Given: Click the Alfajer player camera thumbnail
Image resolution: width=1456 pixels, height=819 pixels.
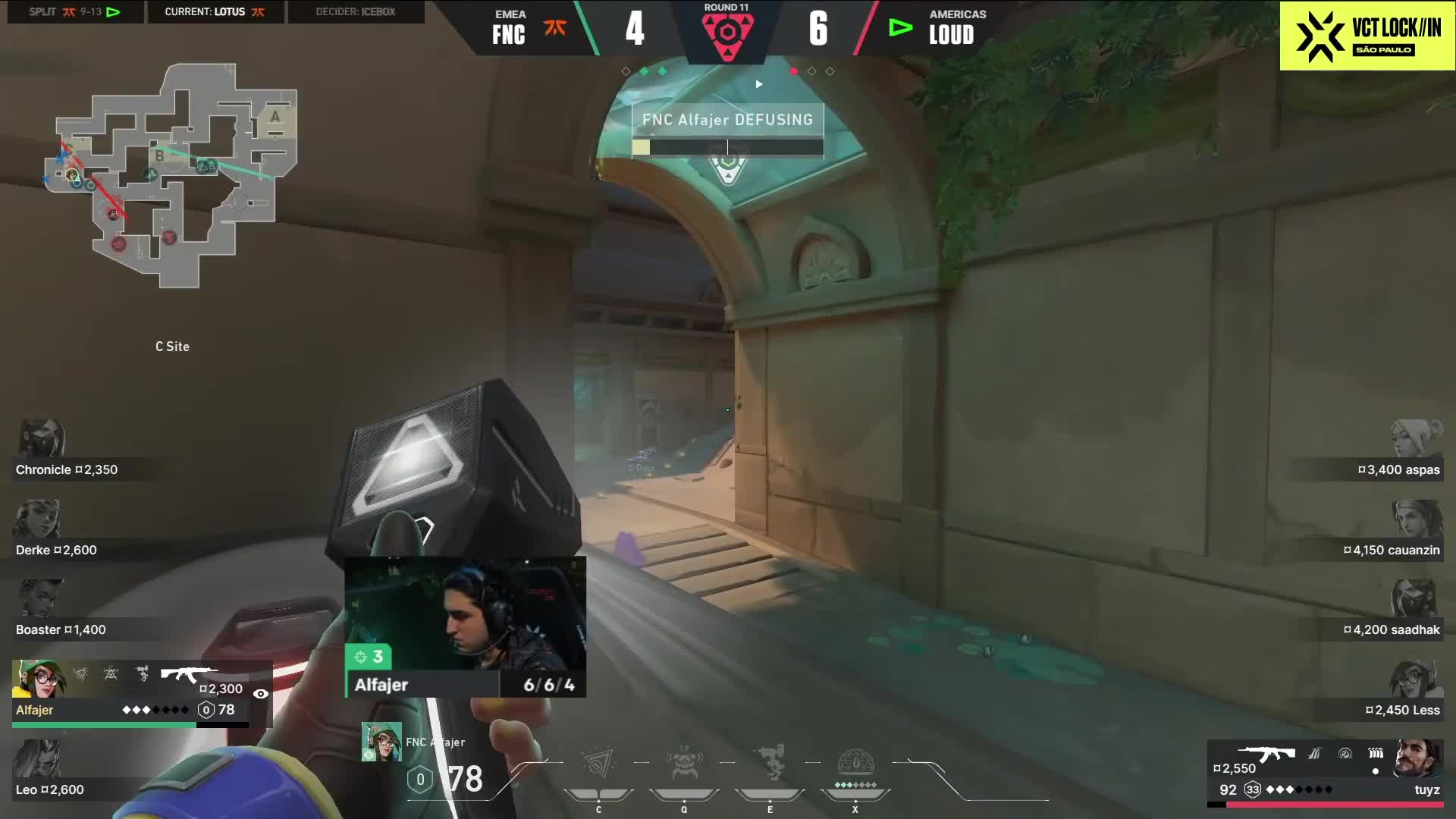Looking at the screenshot, I should (x=465, y=614).
